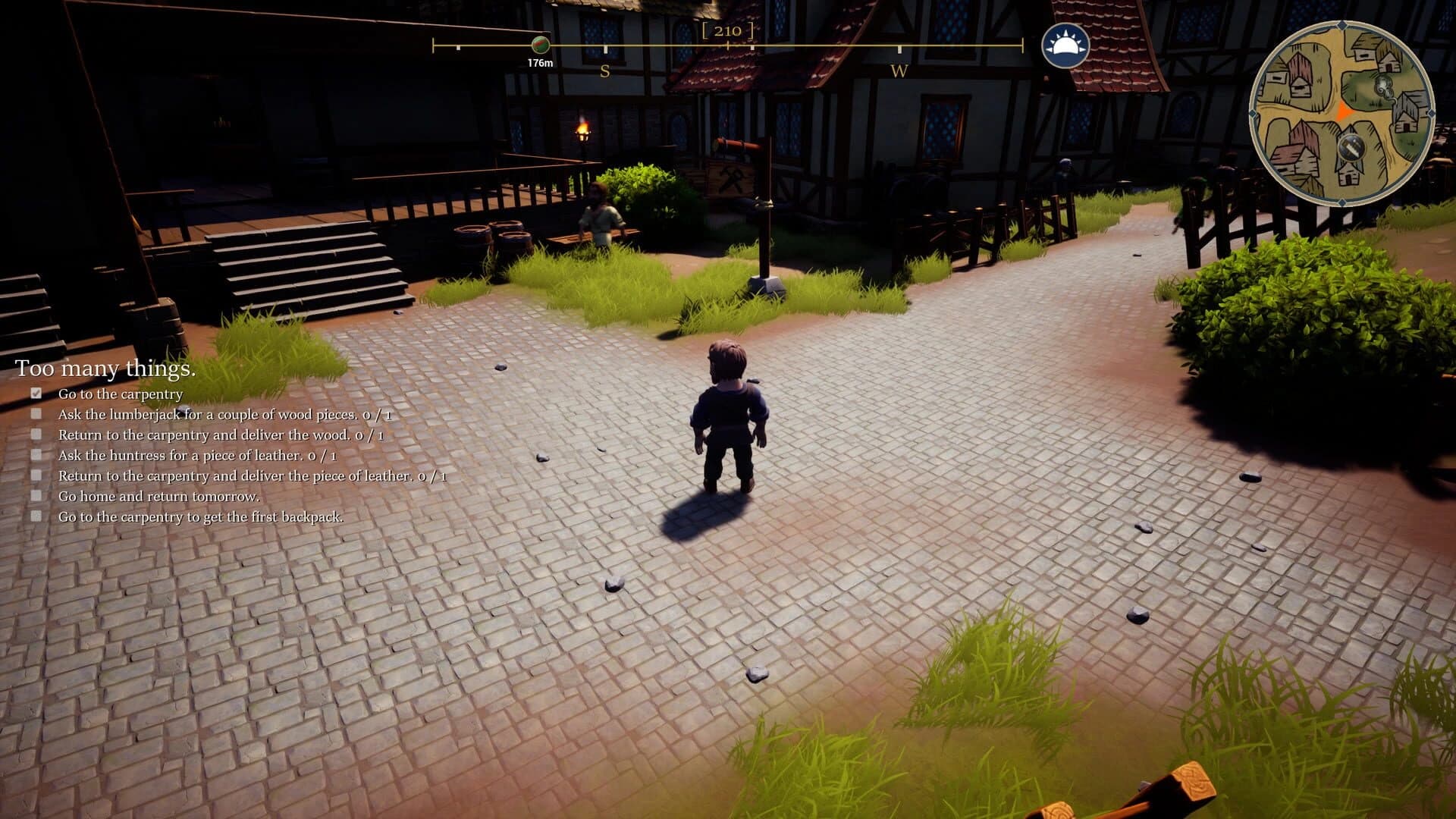Click the S south indicator on the compass bar
Image resolution: width=1456 pixels, height=819 pixels.
[604, 70]
